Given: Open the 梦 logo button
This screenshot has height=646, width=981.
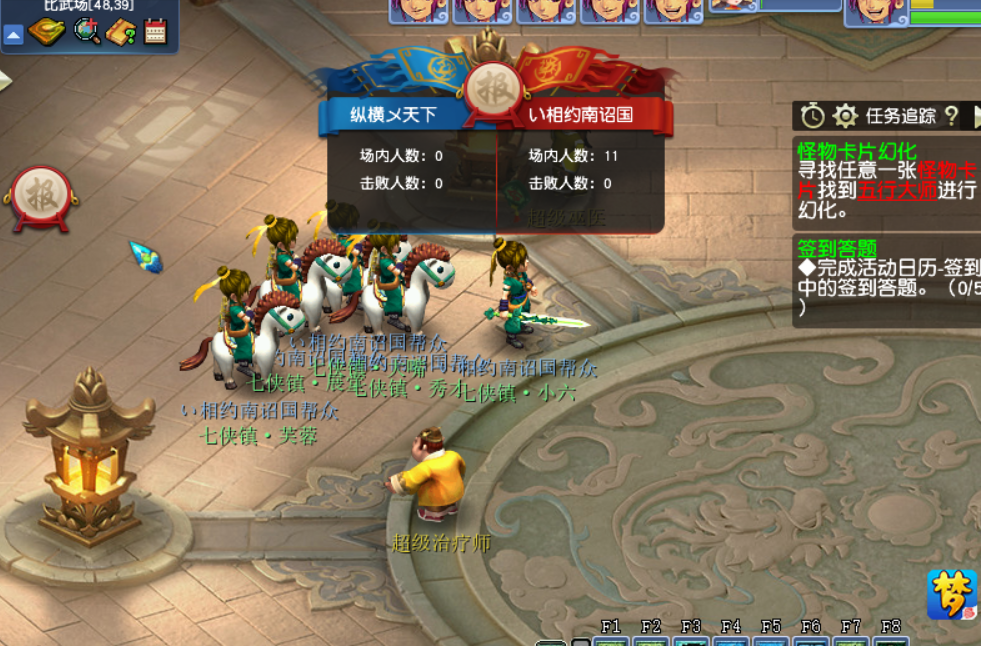Looking at the screenshot, I should coord(951,595).
